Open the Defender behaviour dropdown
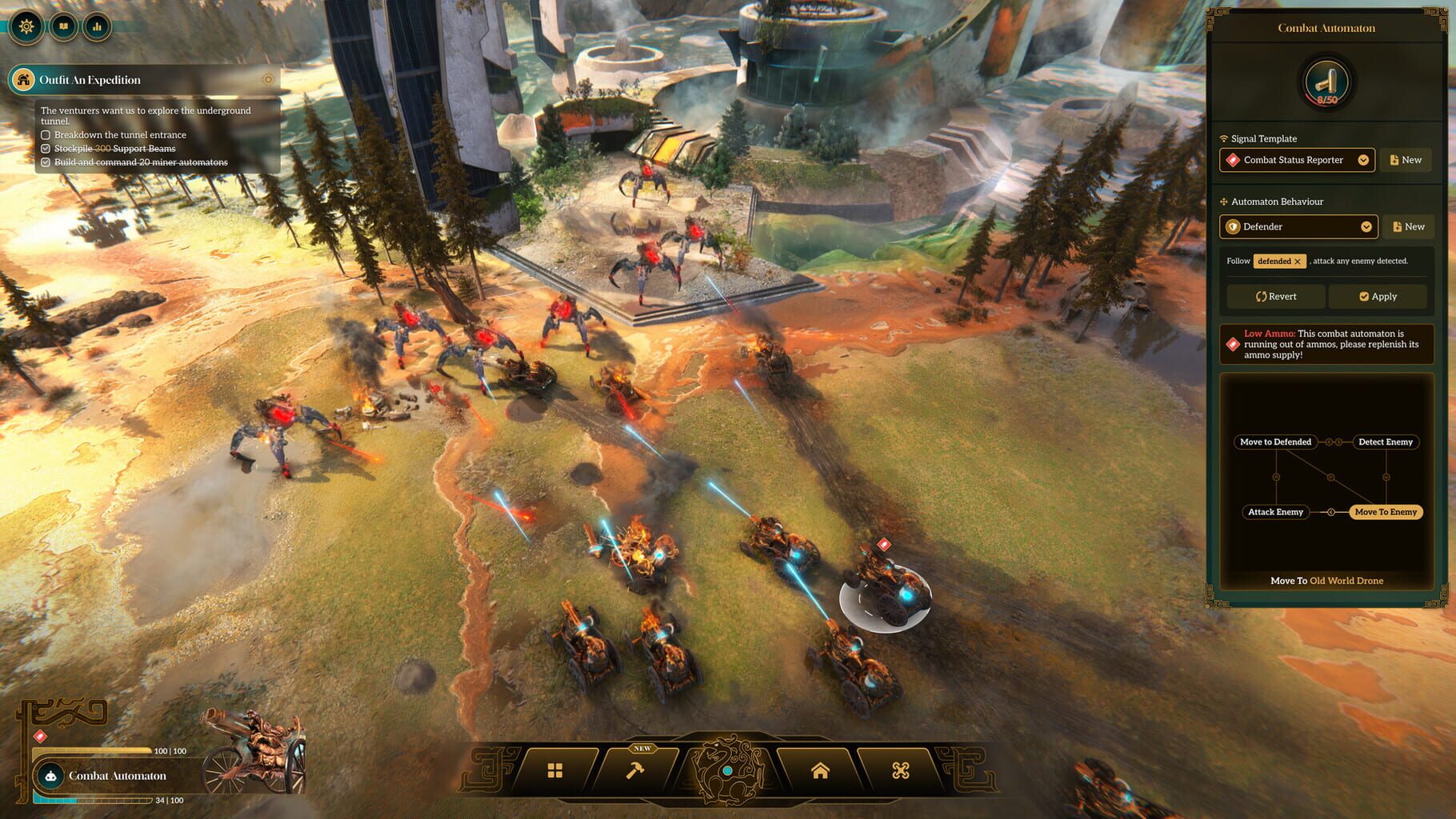 1366,226
